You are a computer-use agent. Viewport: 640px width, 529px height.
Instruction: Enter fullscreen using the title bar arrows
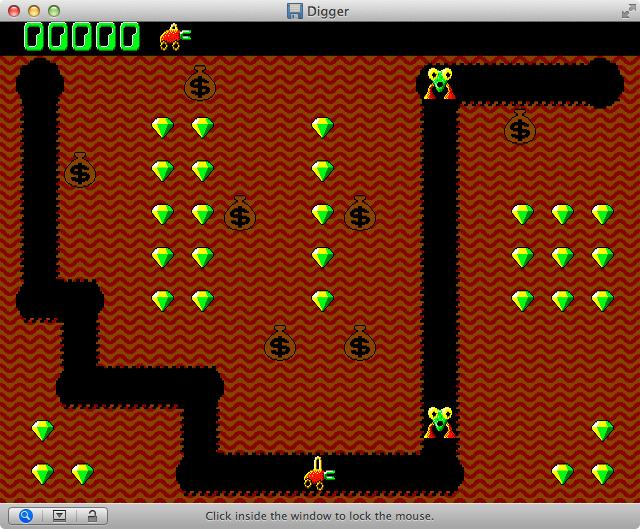pyautogui.click(x=625, y=10)
